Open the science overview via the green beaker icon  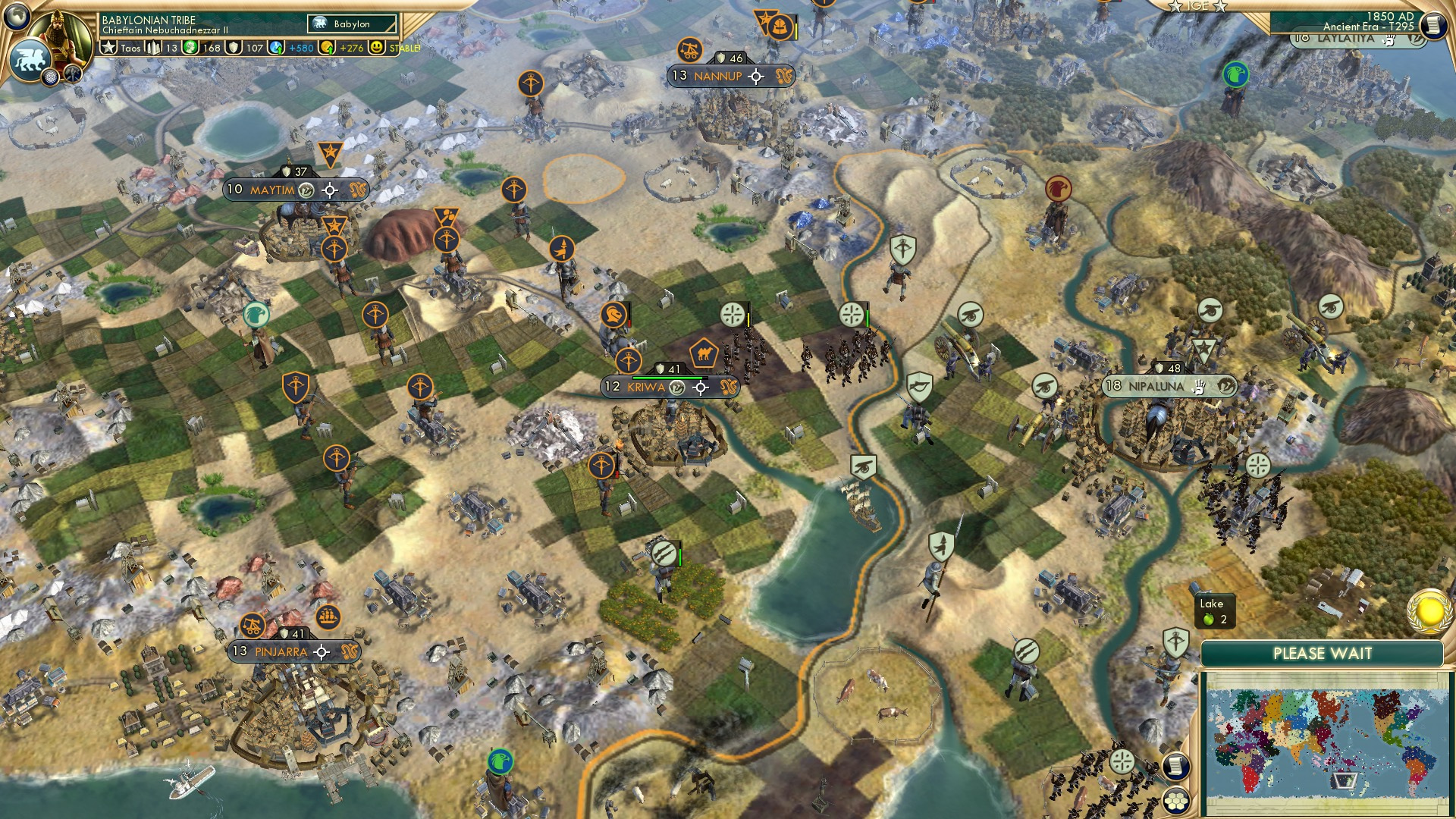click(x=190, y=46)
